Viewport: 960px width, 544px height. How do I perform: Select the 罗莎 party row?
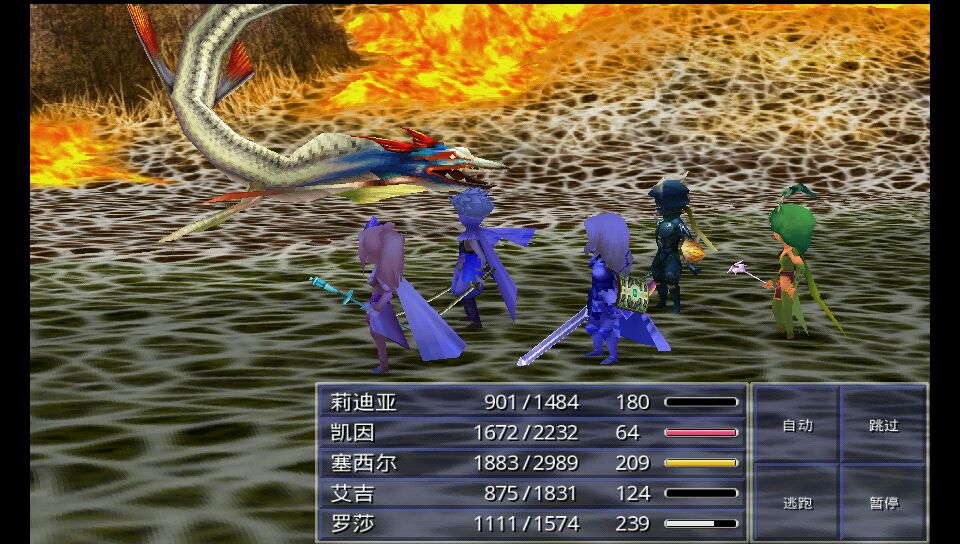(532, 523)
